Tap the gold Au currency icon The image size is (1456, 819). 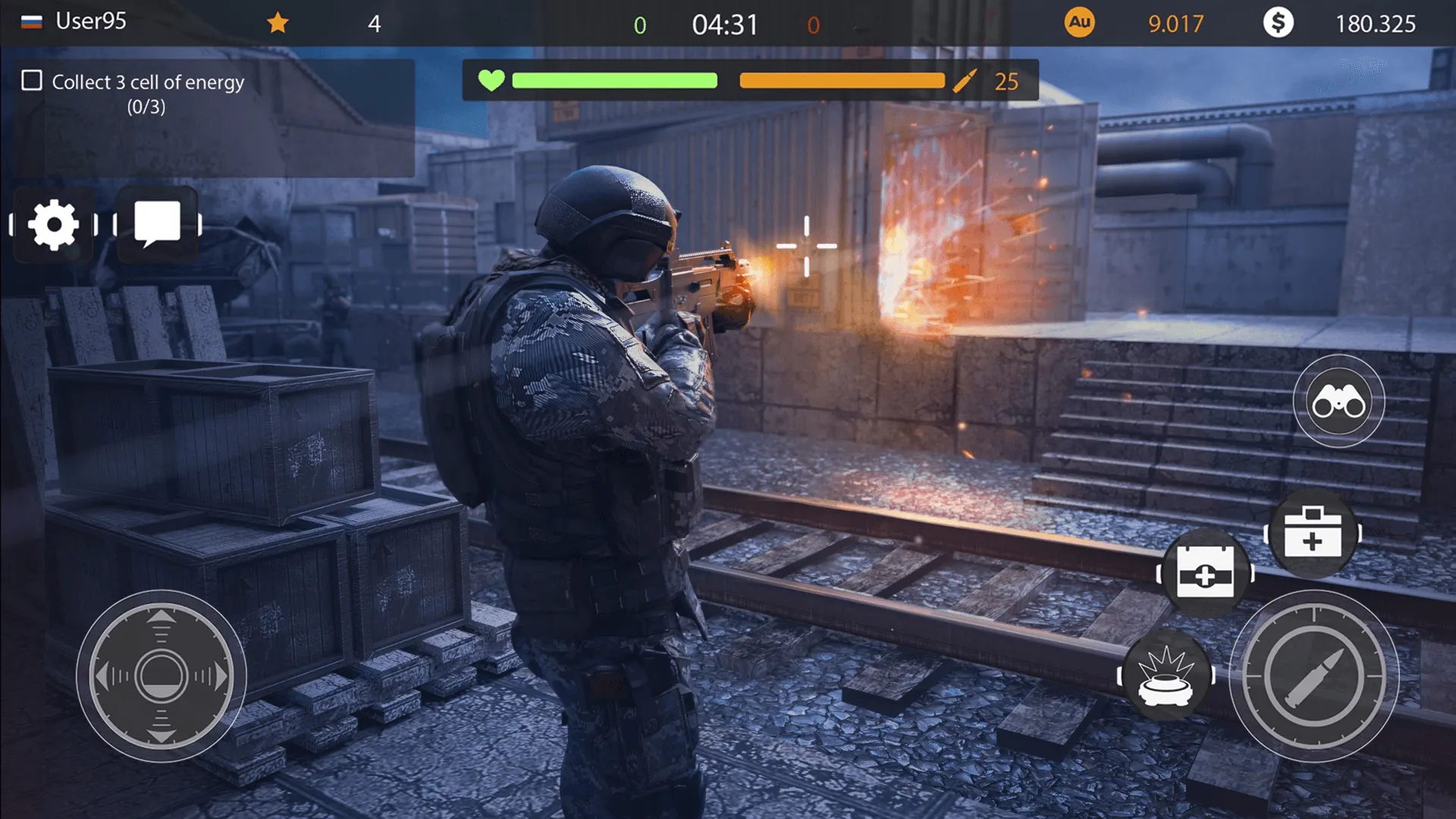1078,24
